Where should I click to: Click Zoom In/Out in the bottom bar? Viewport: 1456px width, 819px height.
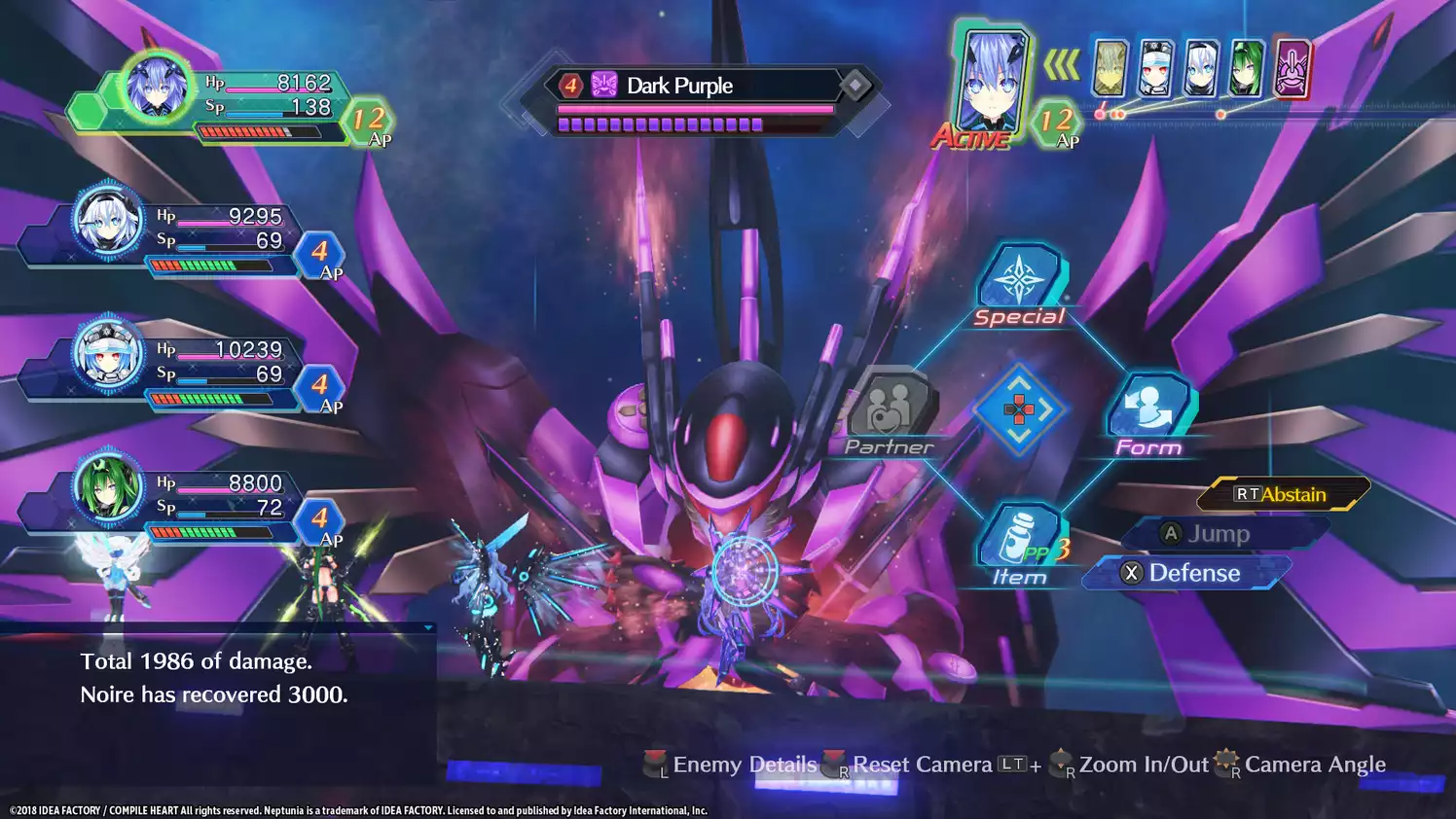(x=1142, y=765)
